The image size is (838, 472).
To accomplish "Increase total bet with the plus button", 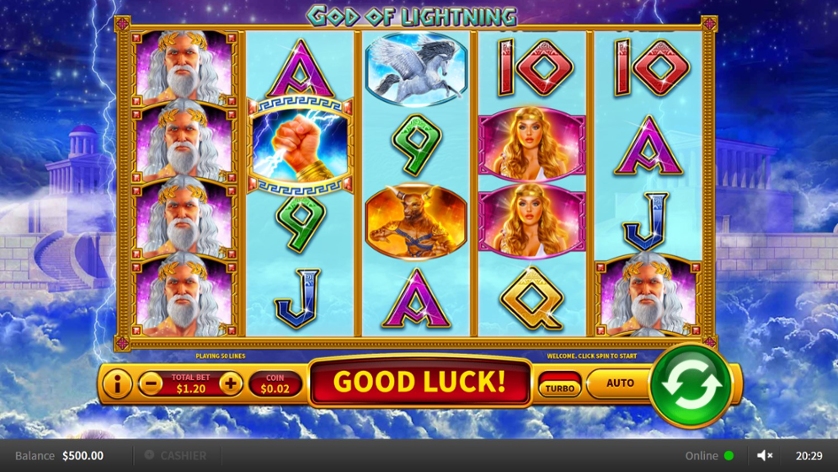I will pyautogui.click(x=230, y=383).
